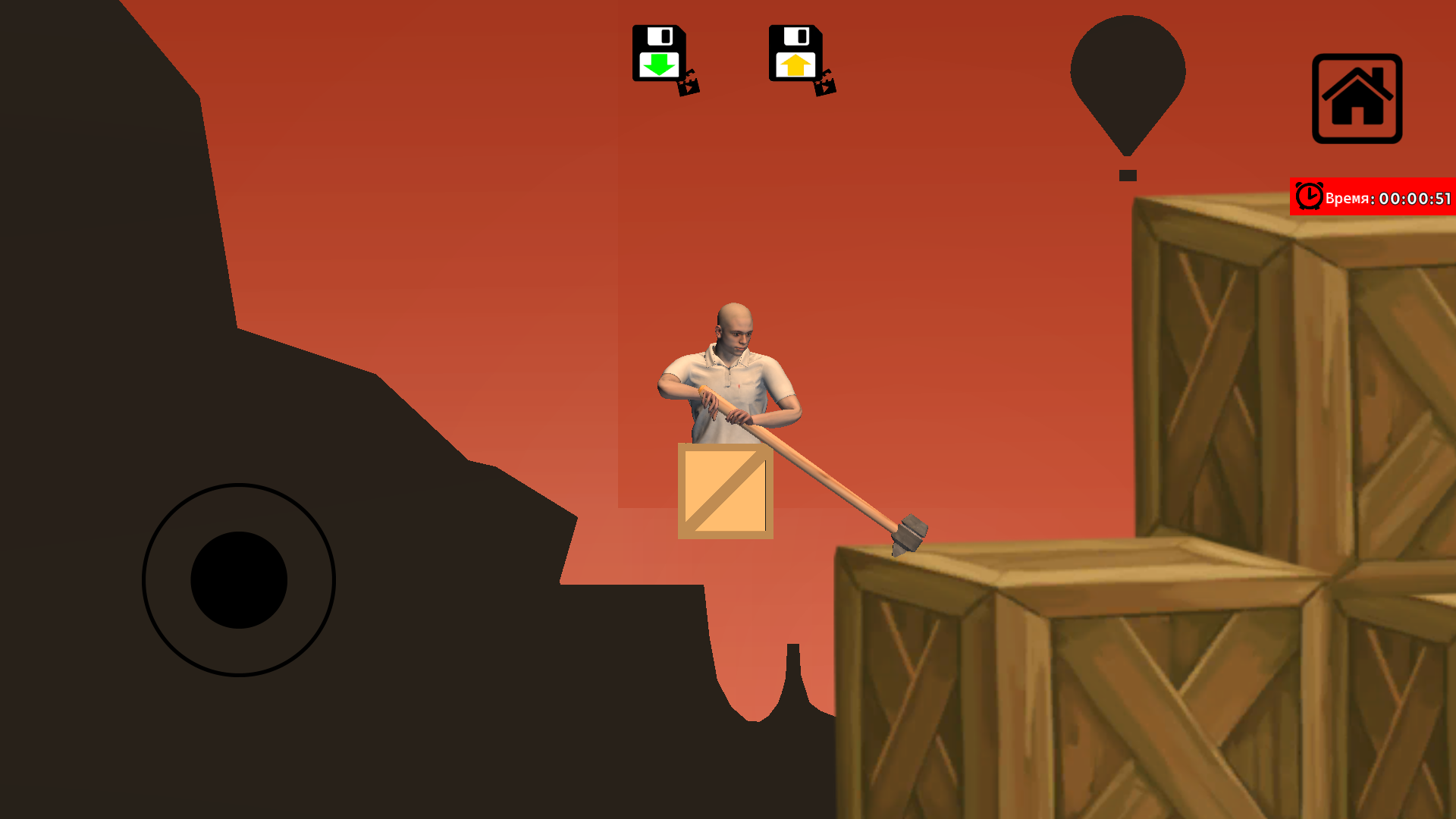This screenshot has width=1456, height=819.
Task: Click the small video clip badge beside the save icon
Action: 689,86
